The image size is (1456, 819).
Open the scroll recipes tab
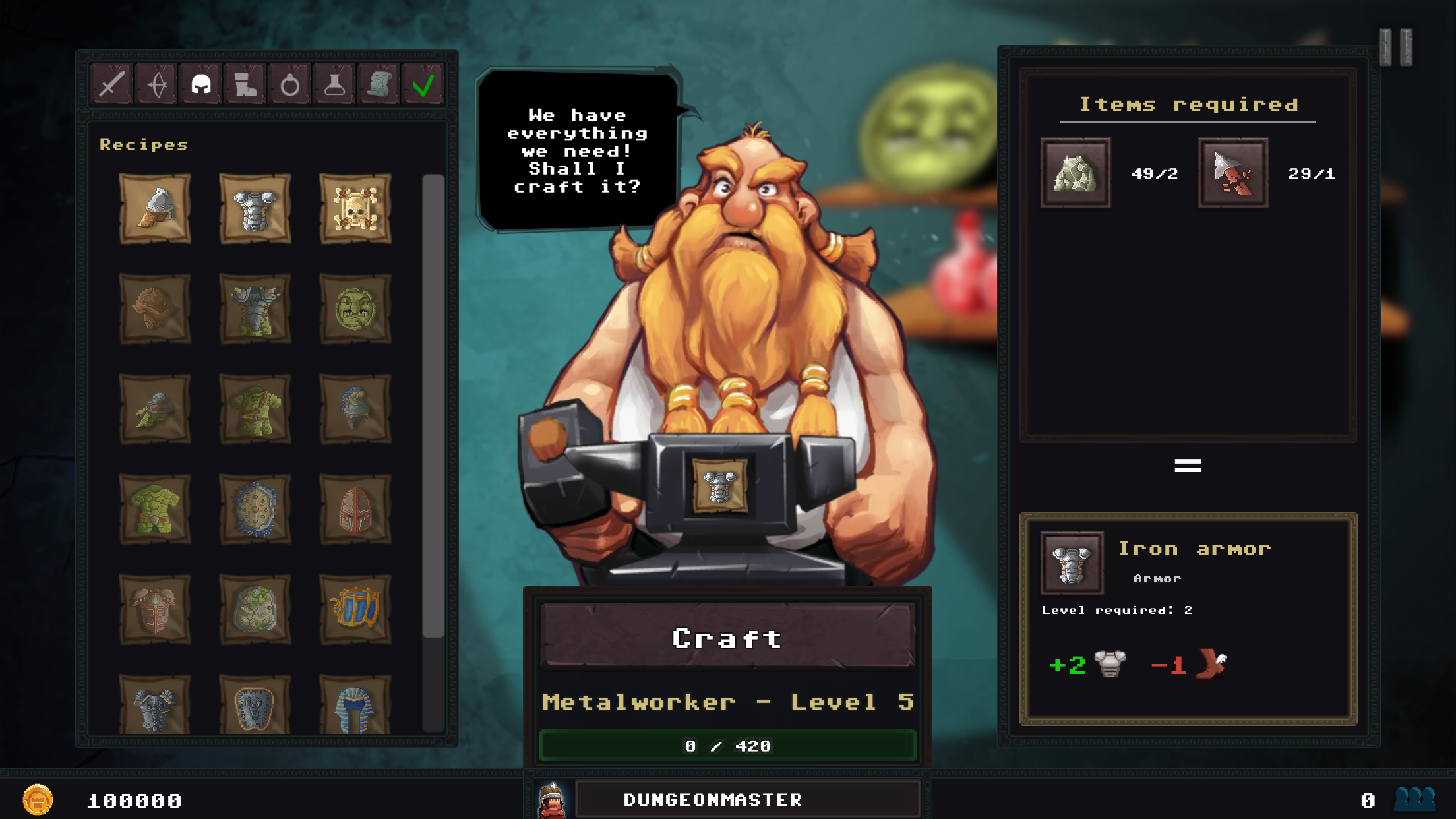tap(379, 84)
